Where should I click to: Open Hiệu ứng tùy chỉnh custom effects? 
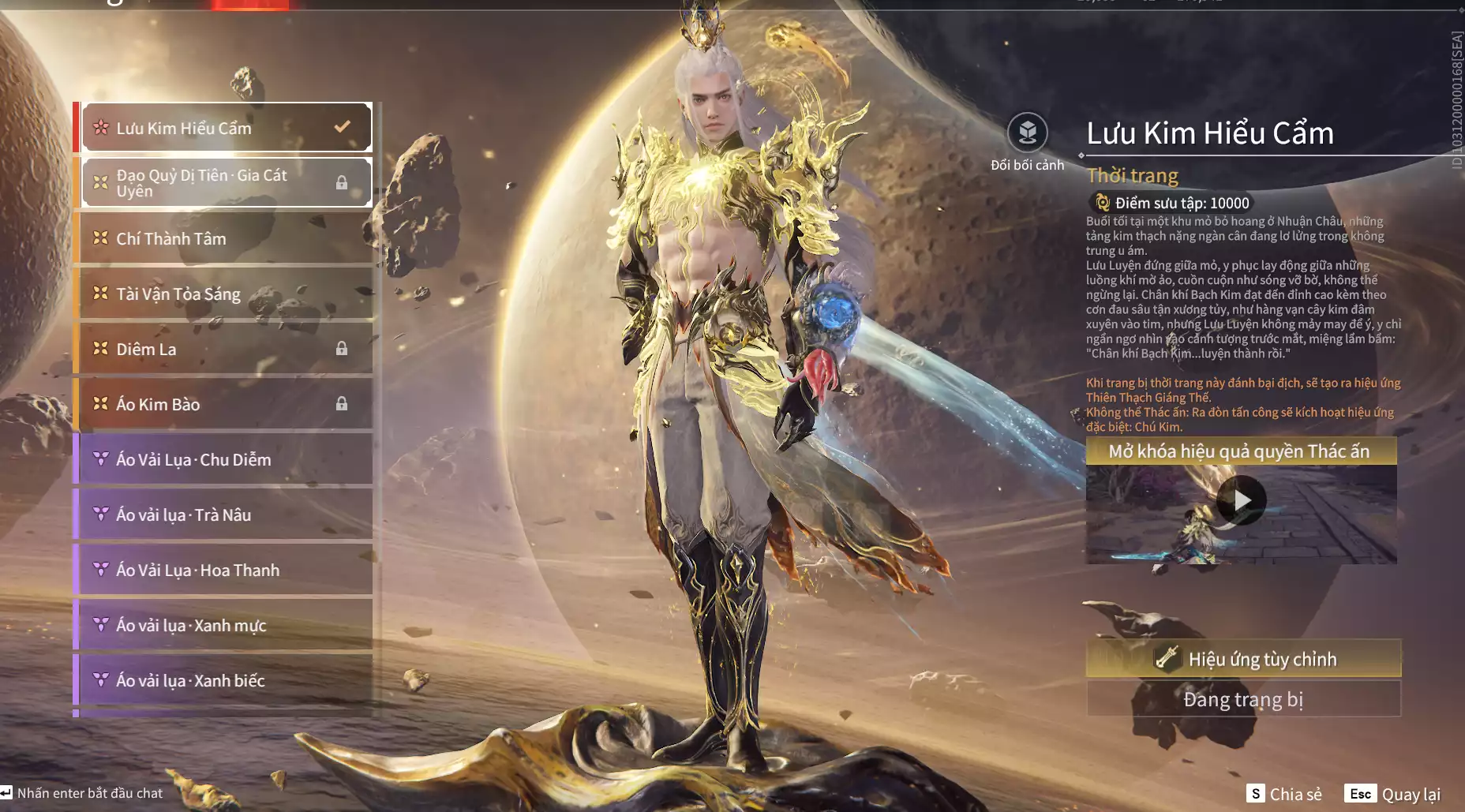(1243, 659)
